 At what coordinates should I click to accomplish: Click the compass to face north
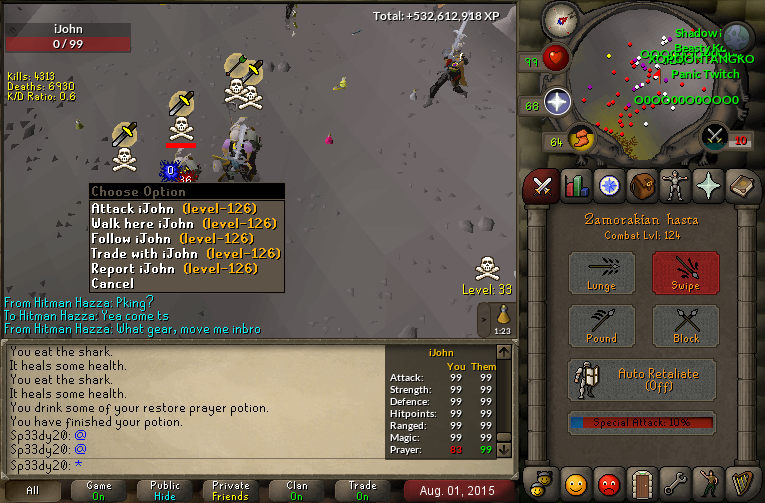coord(562,19)
